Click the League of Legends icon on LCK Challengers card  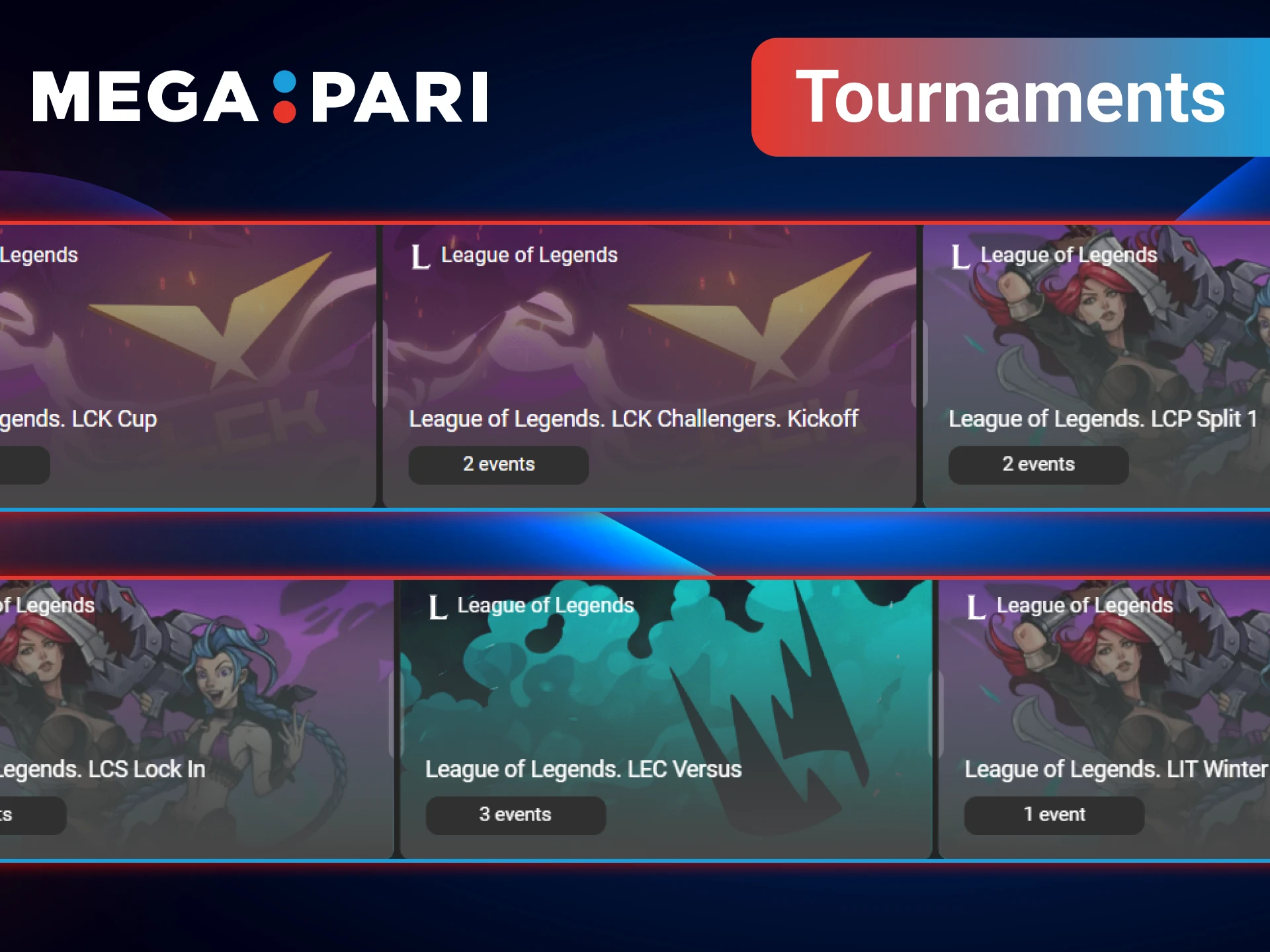click(x=421, y=257)
